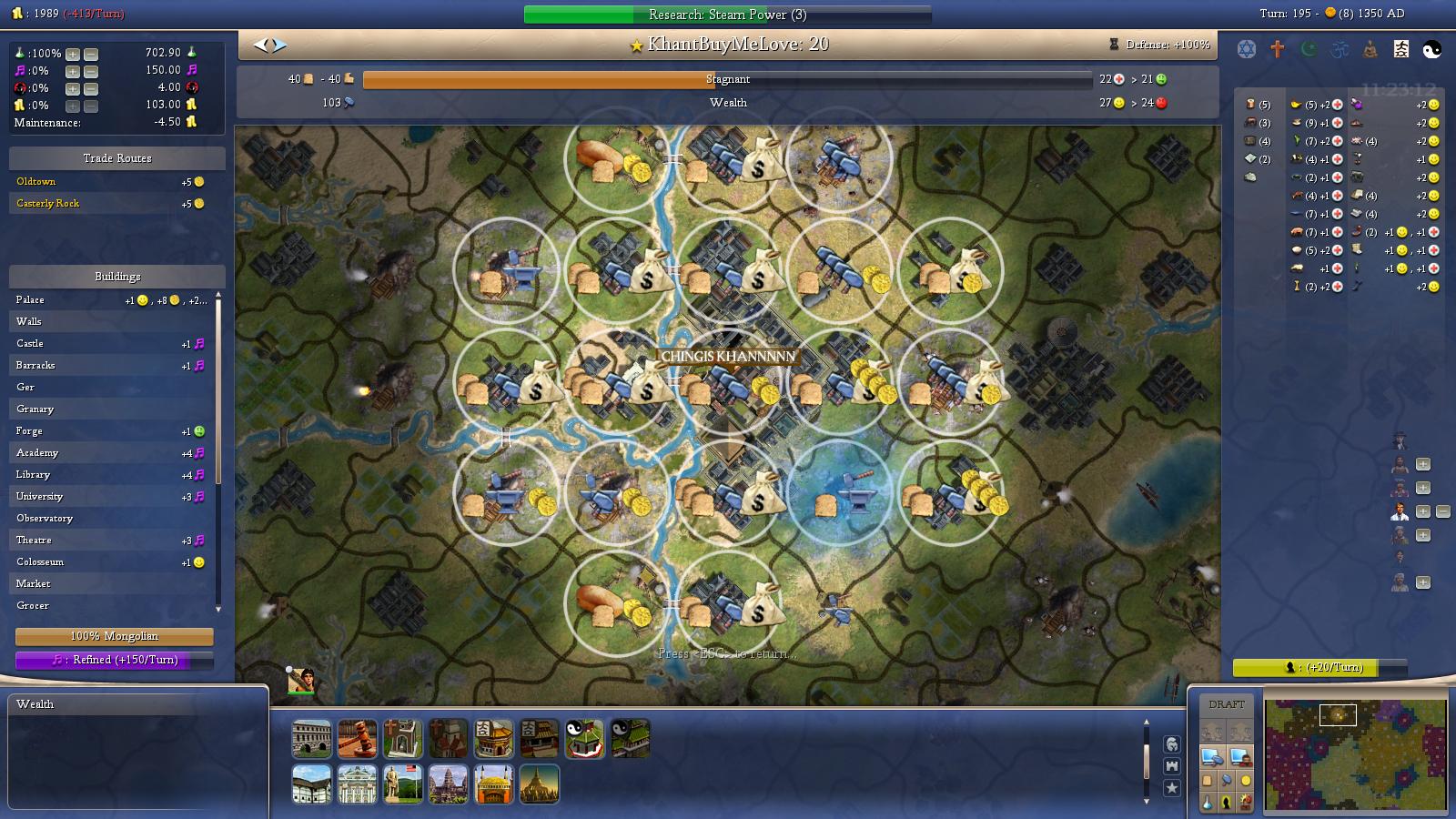Click the Judaism Star of David religion icon
Viewport: 1456px width, 819px height.
point(1247,48)
